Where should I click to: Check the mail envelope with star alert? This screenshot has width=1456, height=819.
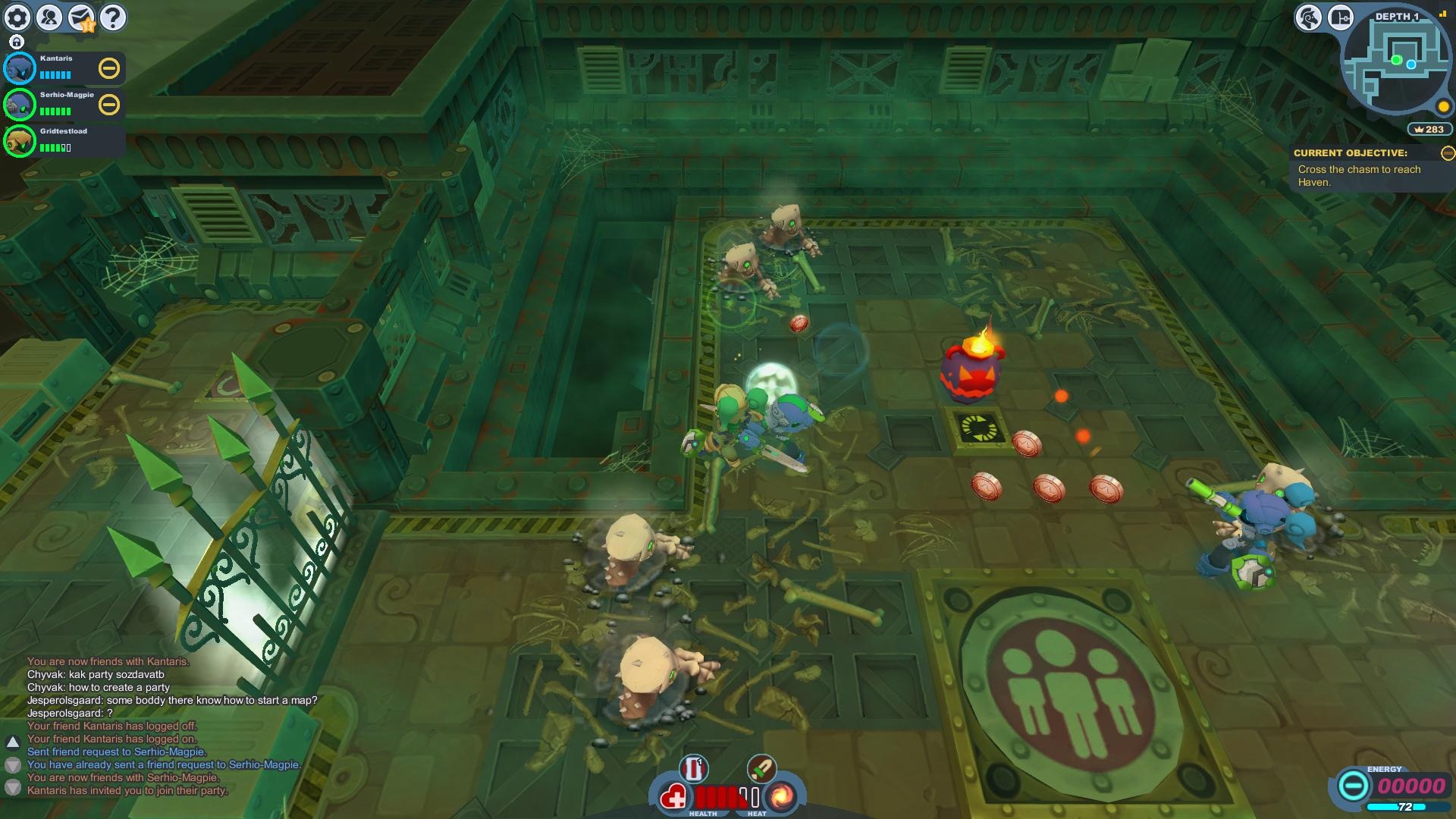[x=81, y=17]
